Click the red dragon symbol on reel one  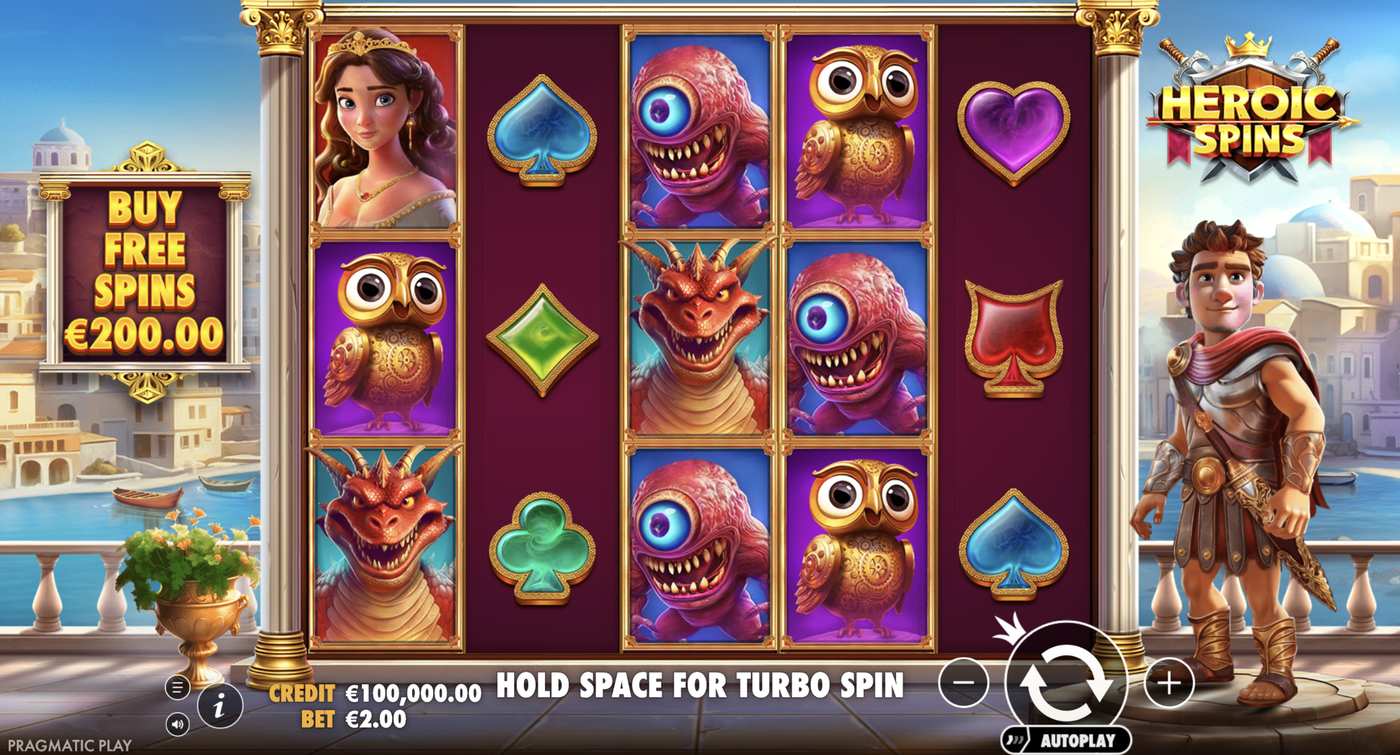pos(385,545)
